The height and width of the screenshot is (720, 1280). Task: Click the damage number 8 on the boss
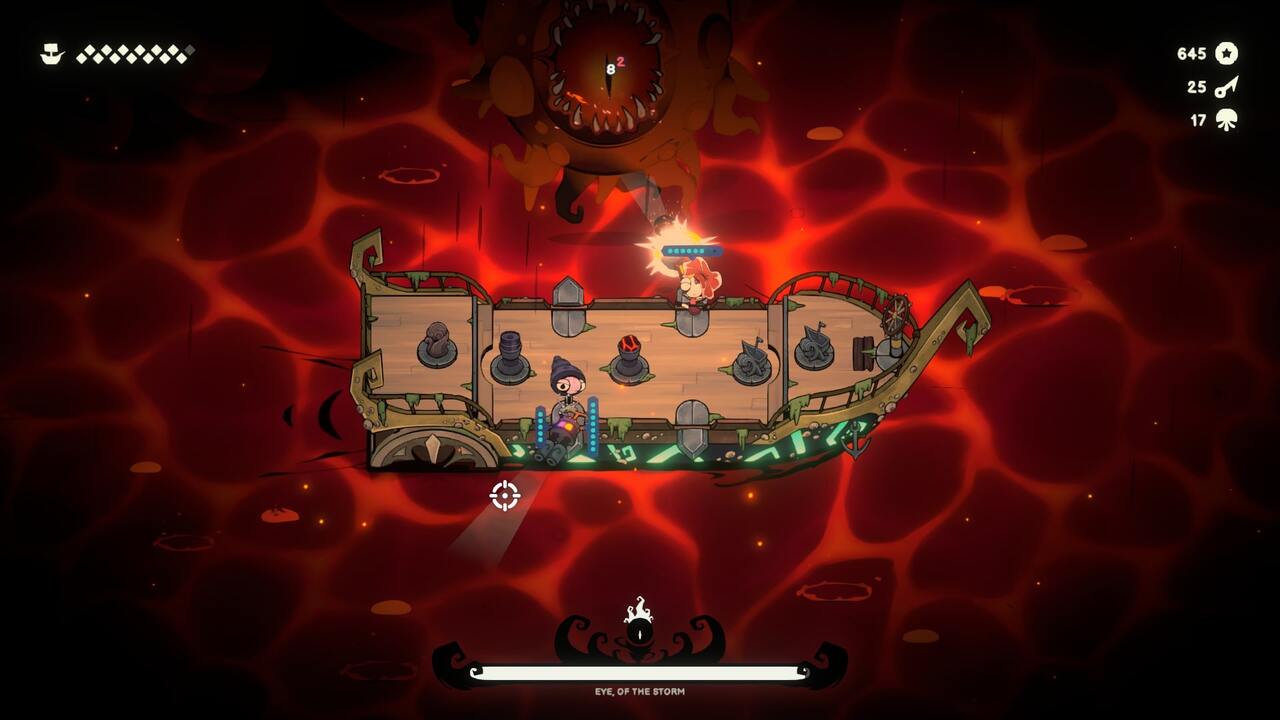tap(610, 67)
